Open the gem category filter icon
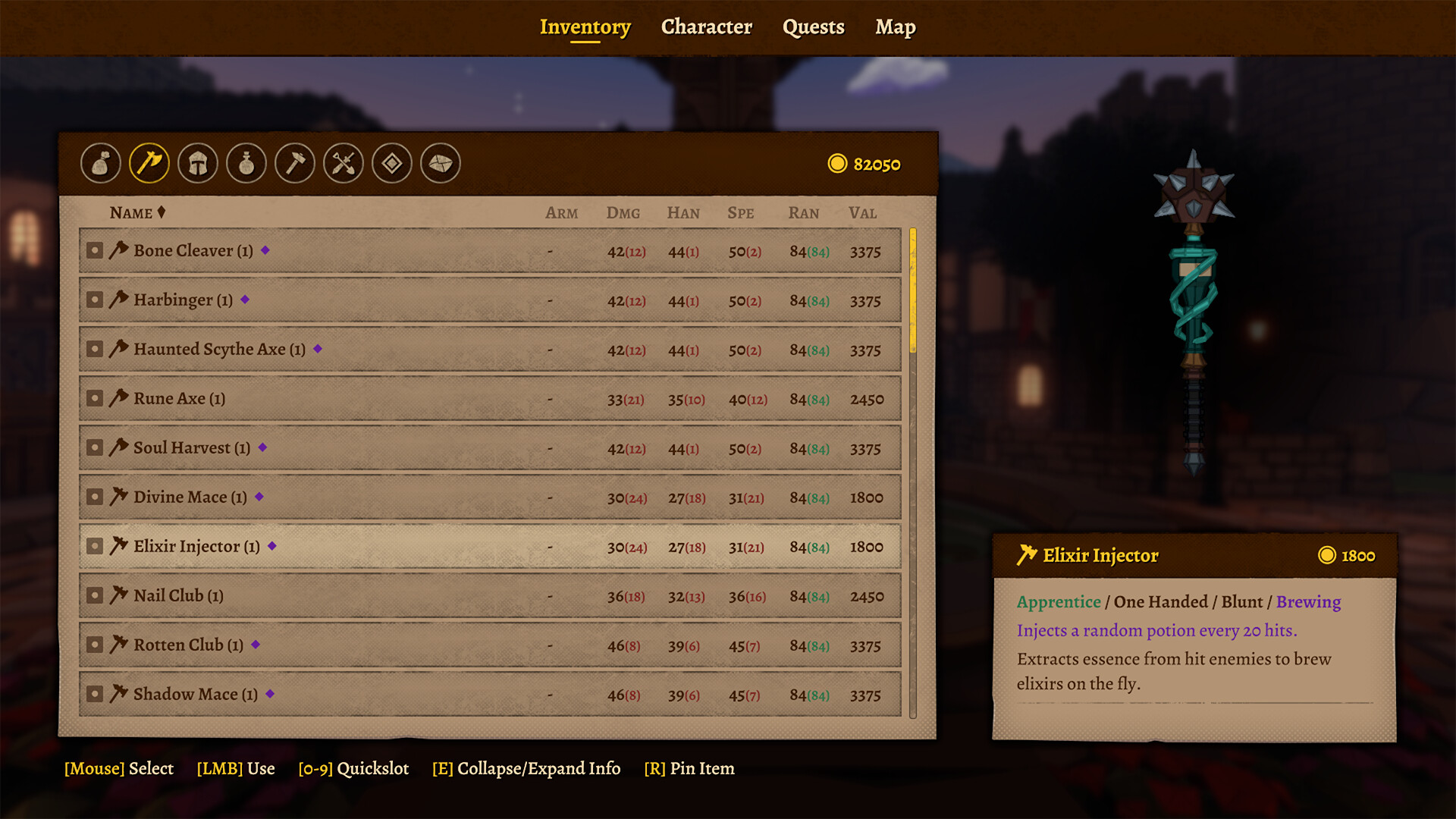Viewport: 1456px width, 819px height. [x=391, y=163]
